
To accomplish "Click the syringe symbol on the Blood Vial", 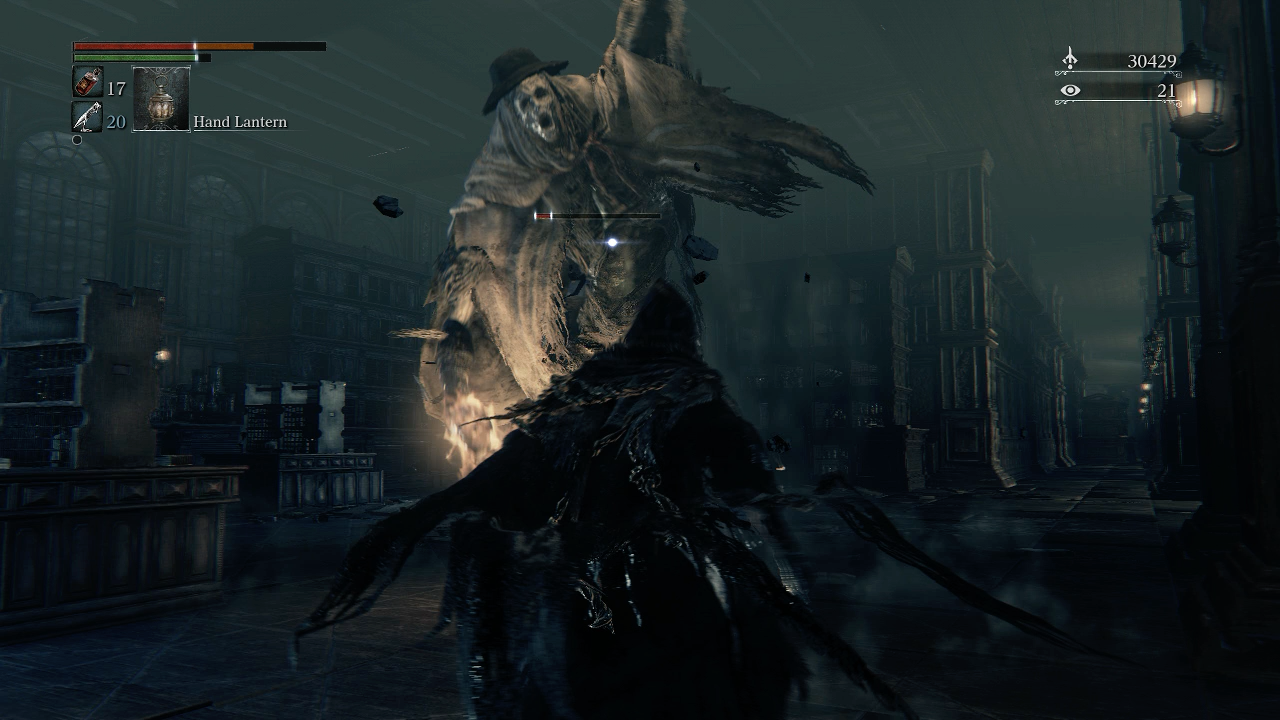I will tap(88, 80).
